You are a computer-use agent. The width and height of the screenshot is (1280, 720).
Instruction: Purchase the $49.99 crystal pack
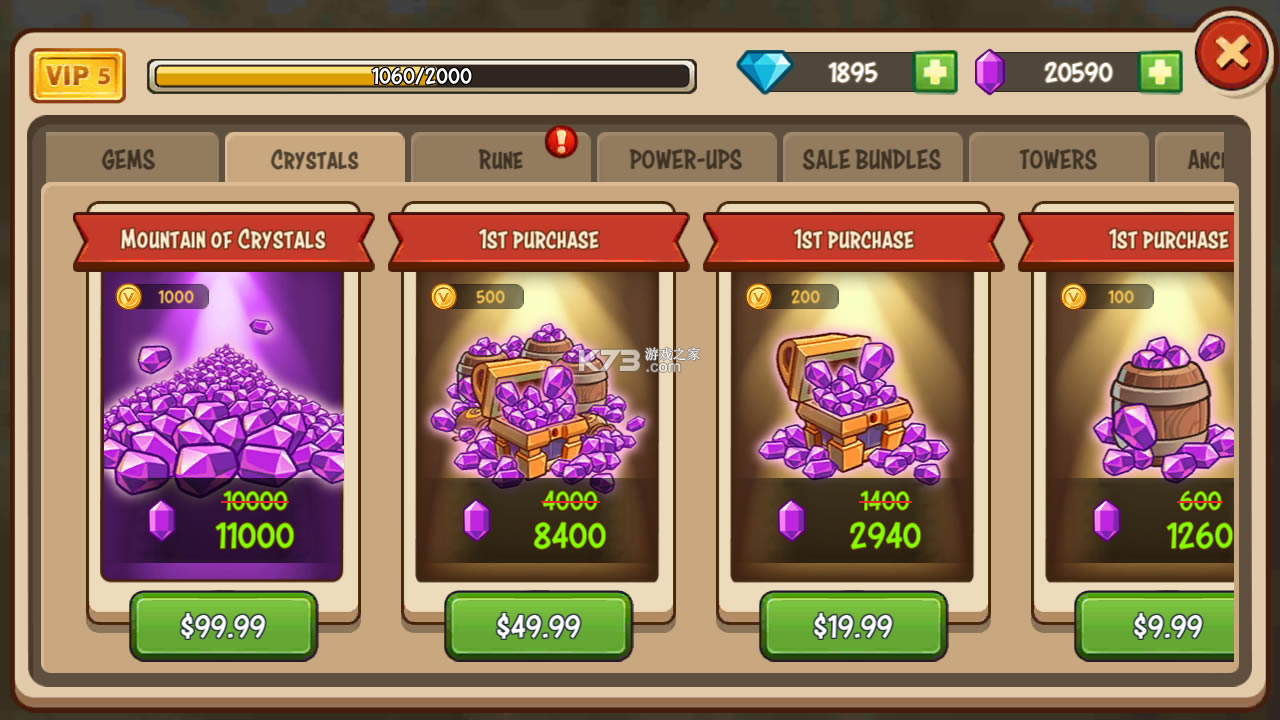[538, 626]
